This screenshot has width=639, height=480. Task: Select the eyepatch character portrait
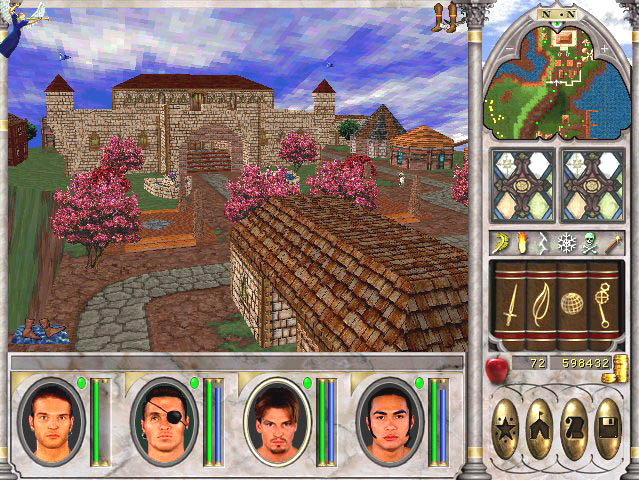164,422
